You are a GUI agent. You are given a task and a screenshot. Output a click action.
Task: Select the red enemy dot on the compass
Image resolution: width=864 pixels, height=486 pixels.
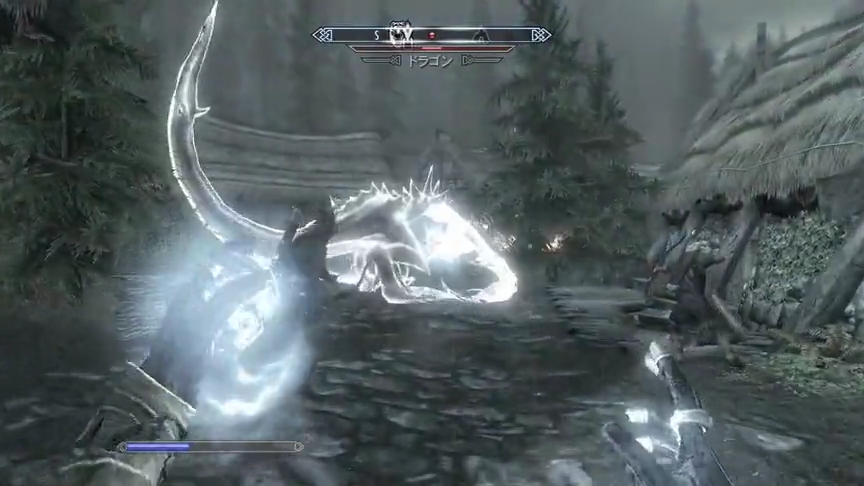pyautogui.click(x=432, y=35)
